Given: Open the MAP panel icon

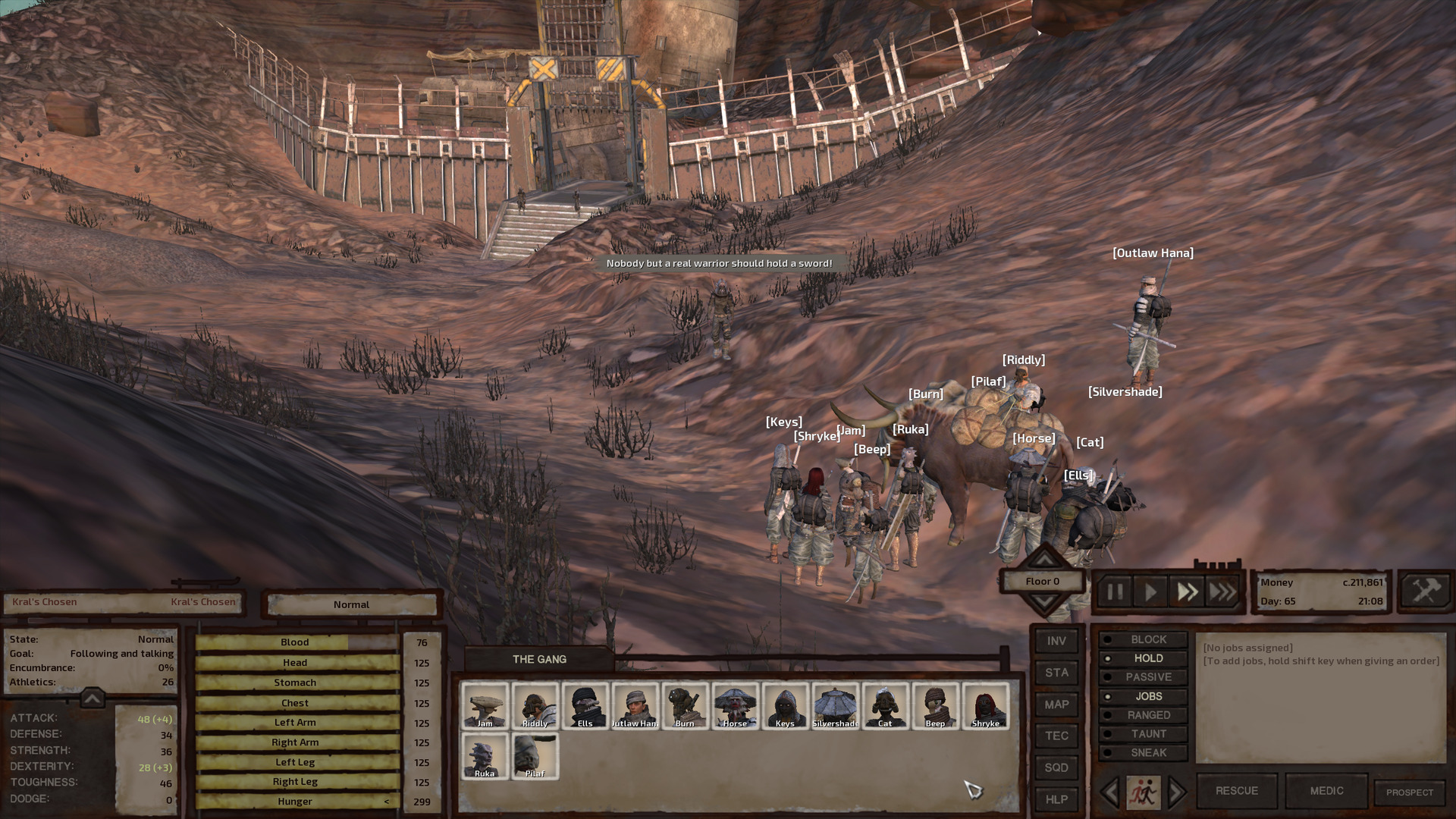Looking at the screenshot, I should click(1056, 704).
